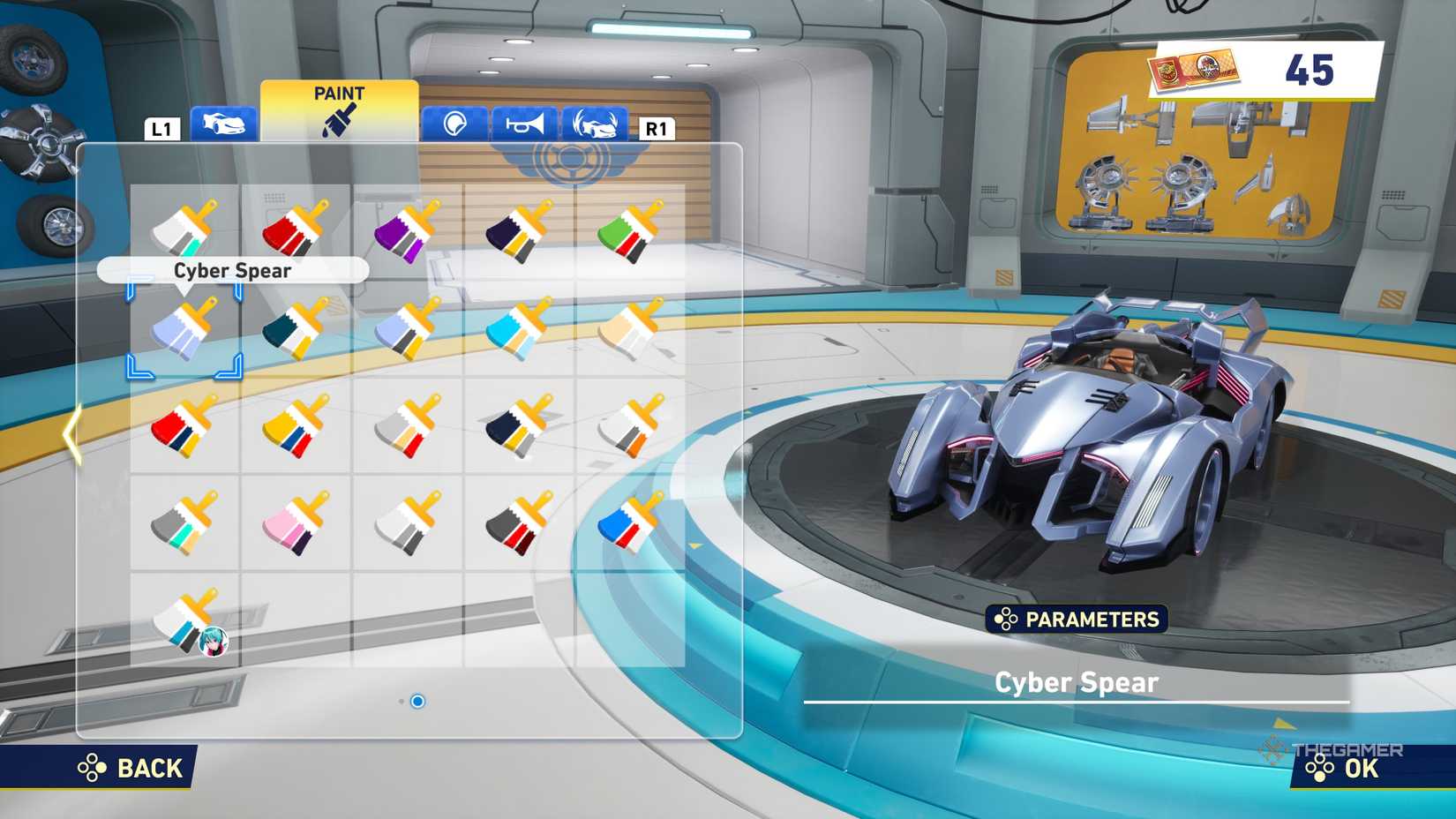Select the purple paint brush swatch icon
This screenshot has height=819, width=1456.
point(402,232)
